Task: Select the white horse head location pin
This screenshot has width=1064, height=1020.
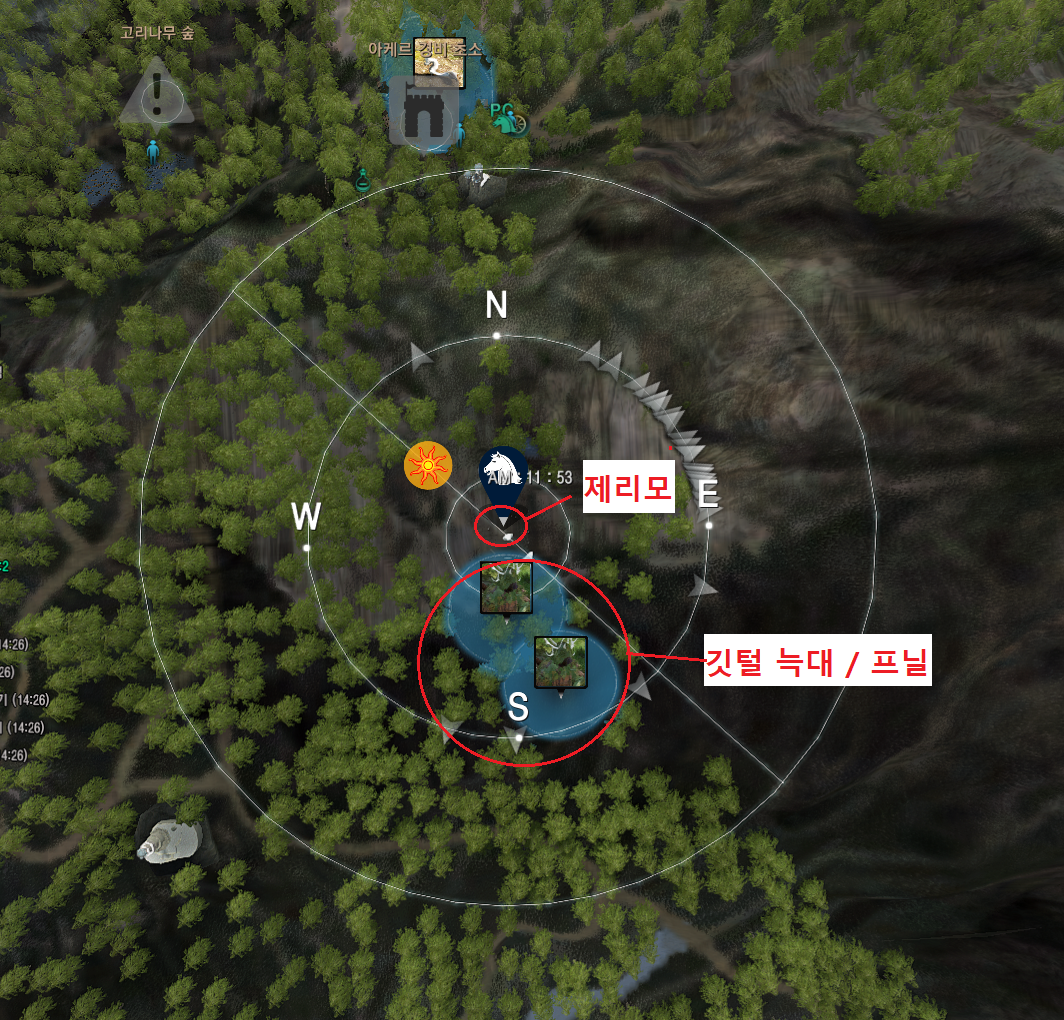Action: click(503, 473)
